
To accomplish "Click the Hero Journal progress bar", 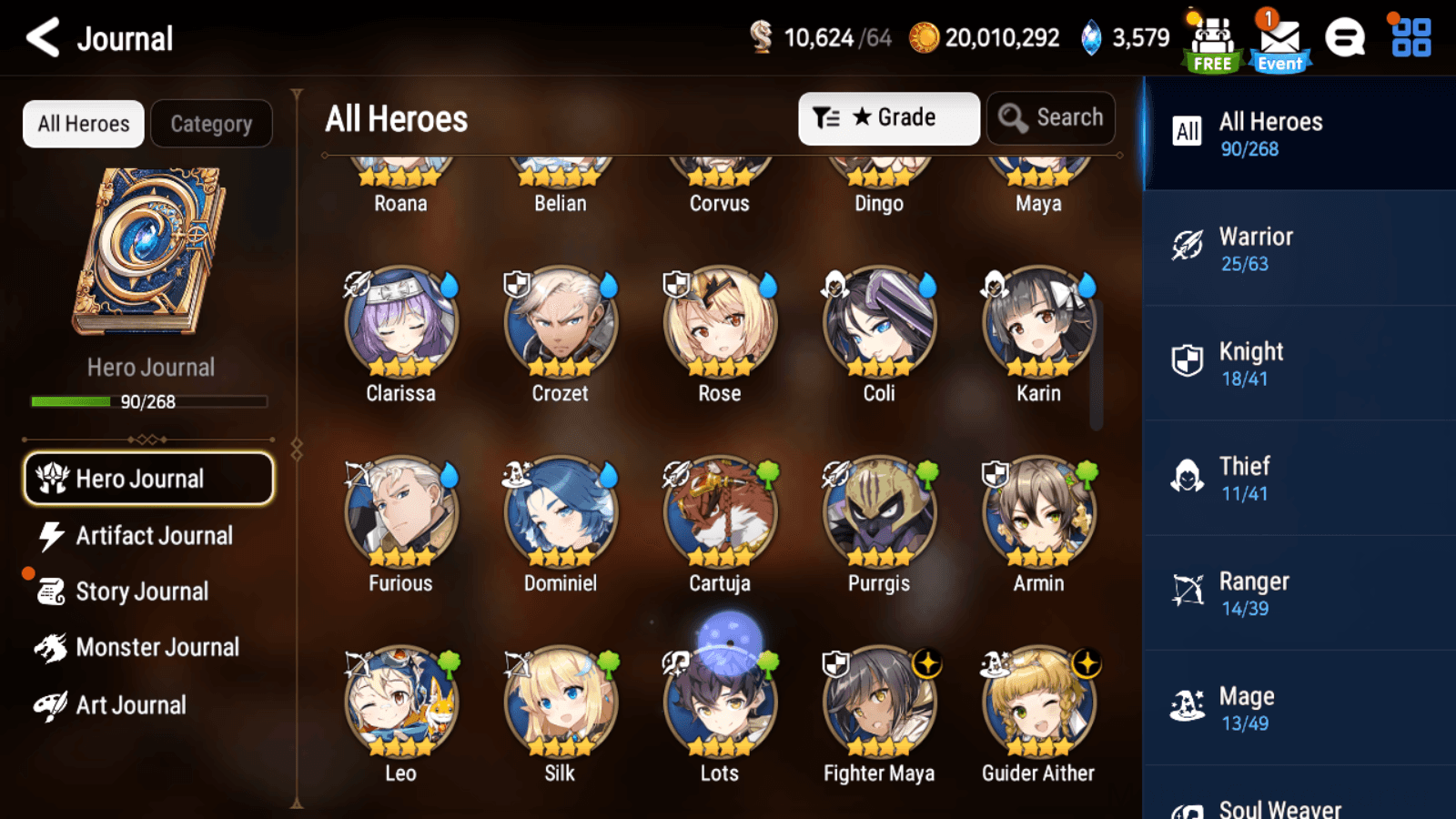I will (x=148, y=401).
